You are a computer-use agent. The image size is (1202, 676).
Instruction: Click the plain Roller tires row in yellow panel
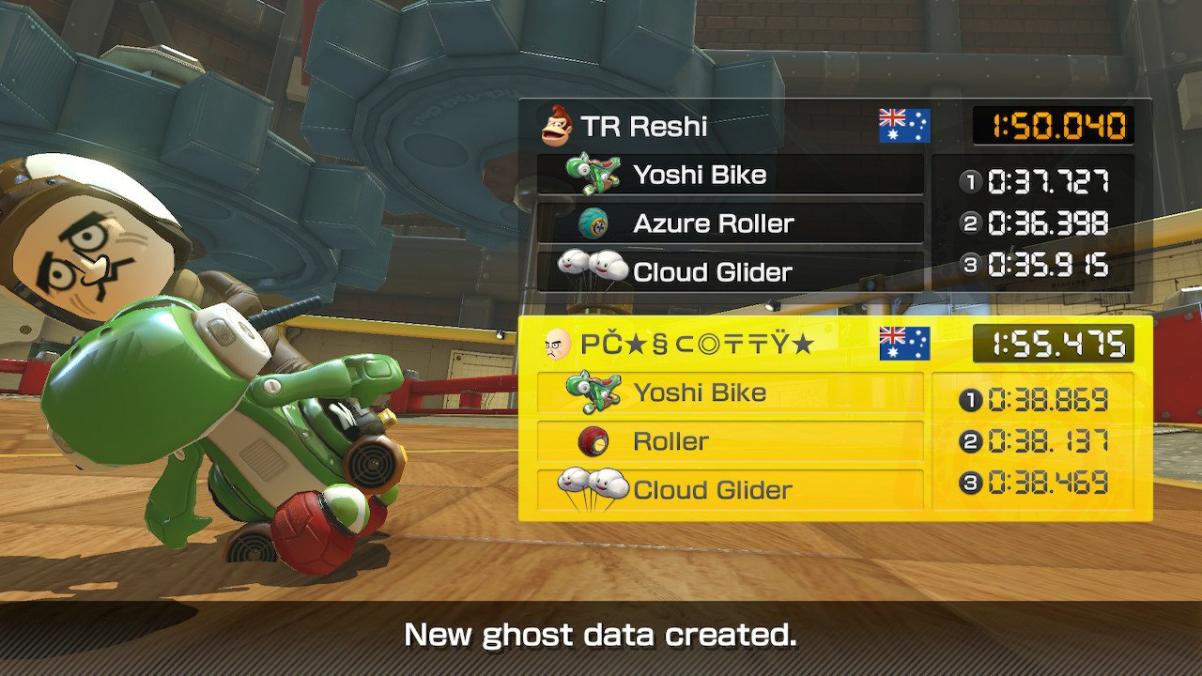click(730, 441)
